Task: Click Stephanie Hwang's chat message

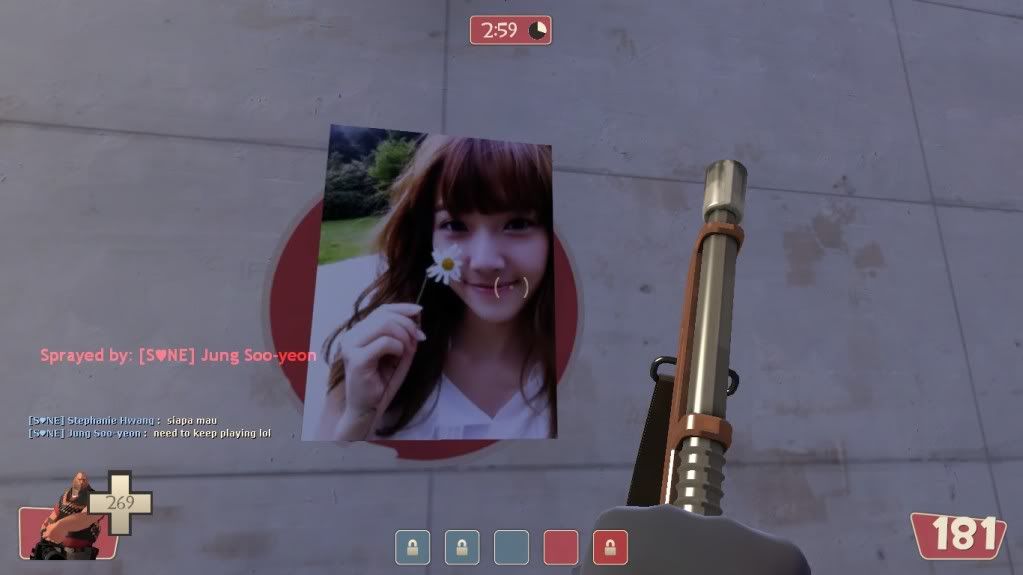Action: 123,420
